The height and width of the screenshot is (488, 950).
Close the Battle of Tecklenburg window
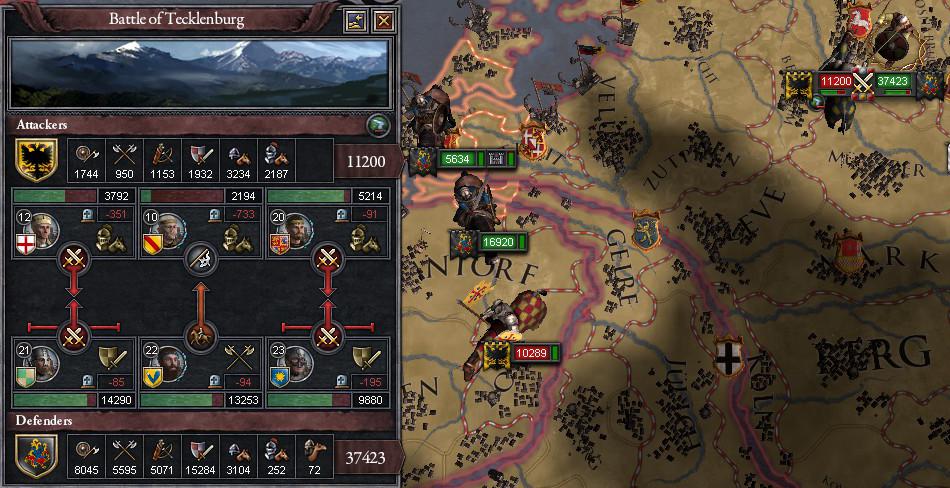[x=384, y=20]
